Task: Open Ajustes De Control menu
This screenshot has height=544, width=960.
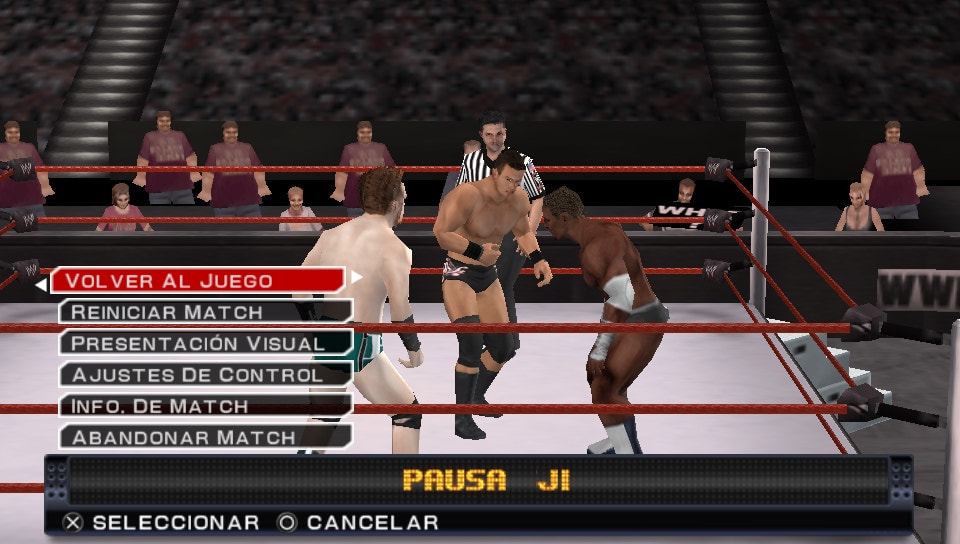Action: point(204,375)
